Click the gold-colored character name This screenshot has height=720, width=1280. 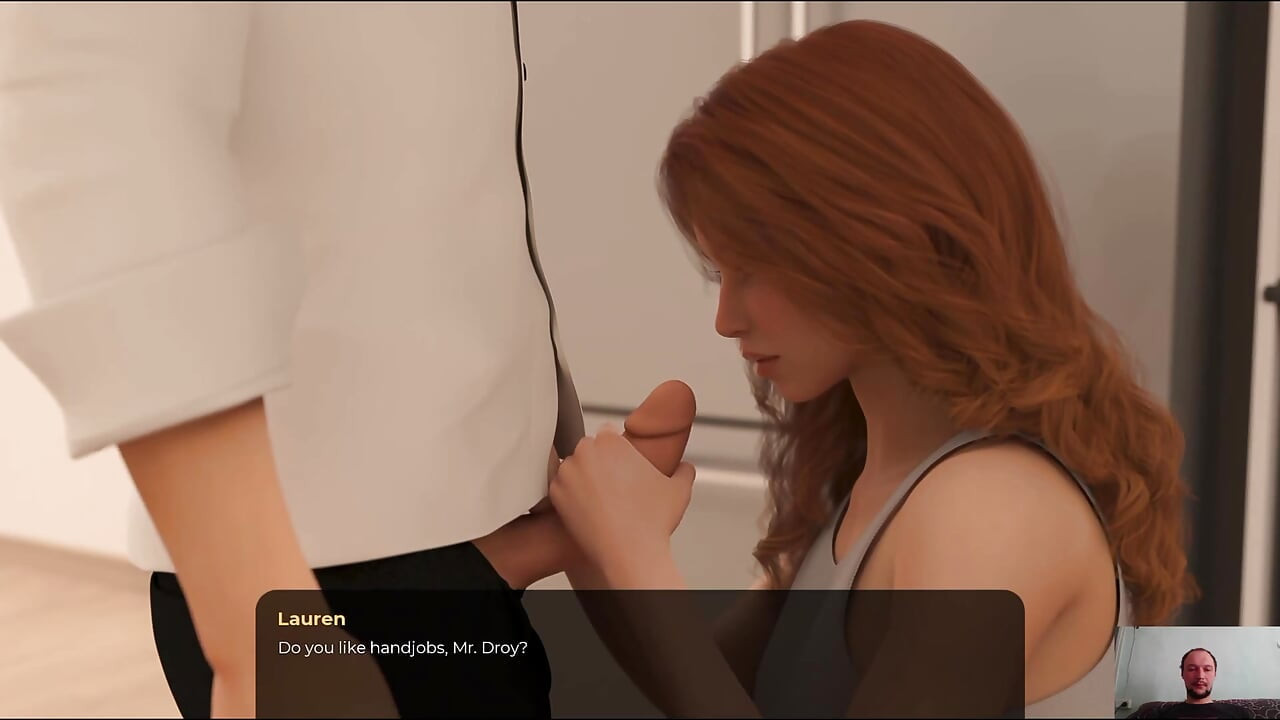[x=311, y=619]
